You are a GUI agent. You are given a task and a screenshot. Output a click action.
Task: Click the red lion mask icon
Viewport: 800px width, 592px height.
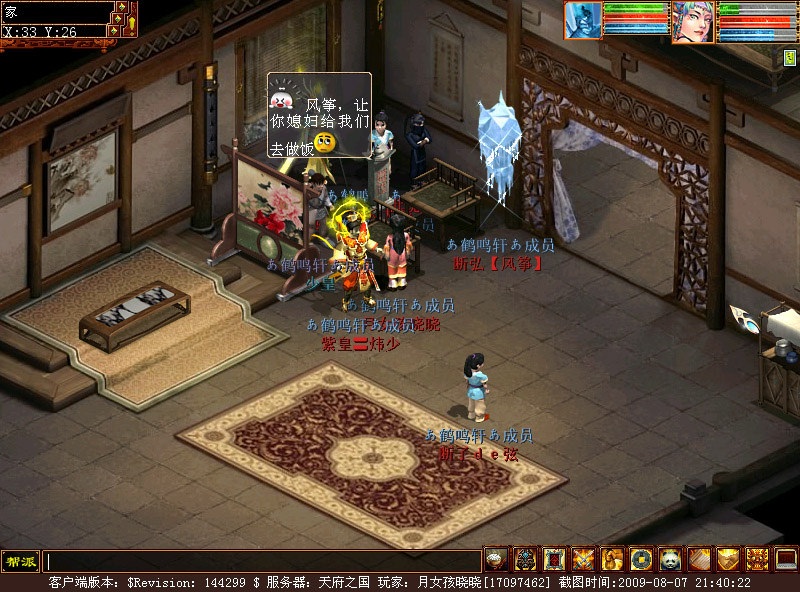pos(757,560)
